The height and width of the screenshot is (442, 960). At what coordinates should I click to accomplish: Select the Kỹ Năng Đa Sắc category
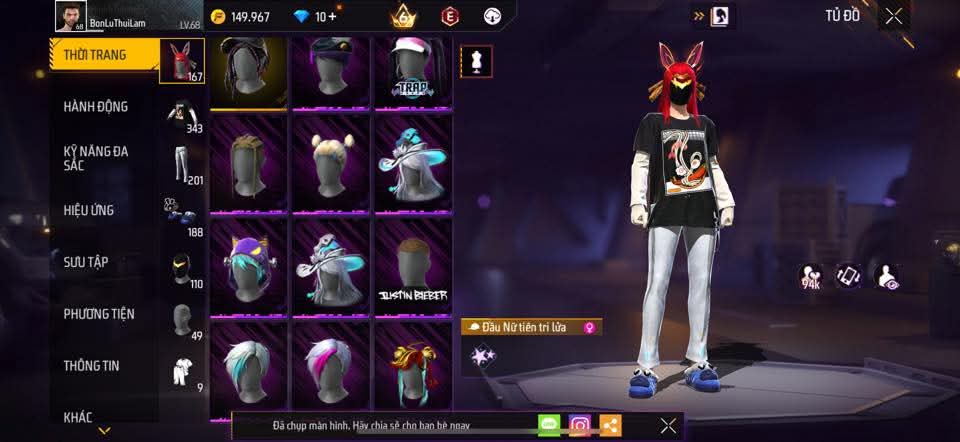pos(96,158)
